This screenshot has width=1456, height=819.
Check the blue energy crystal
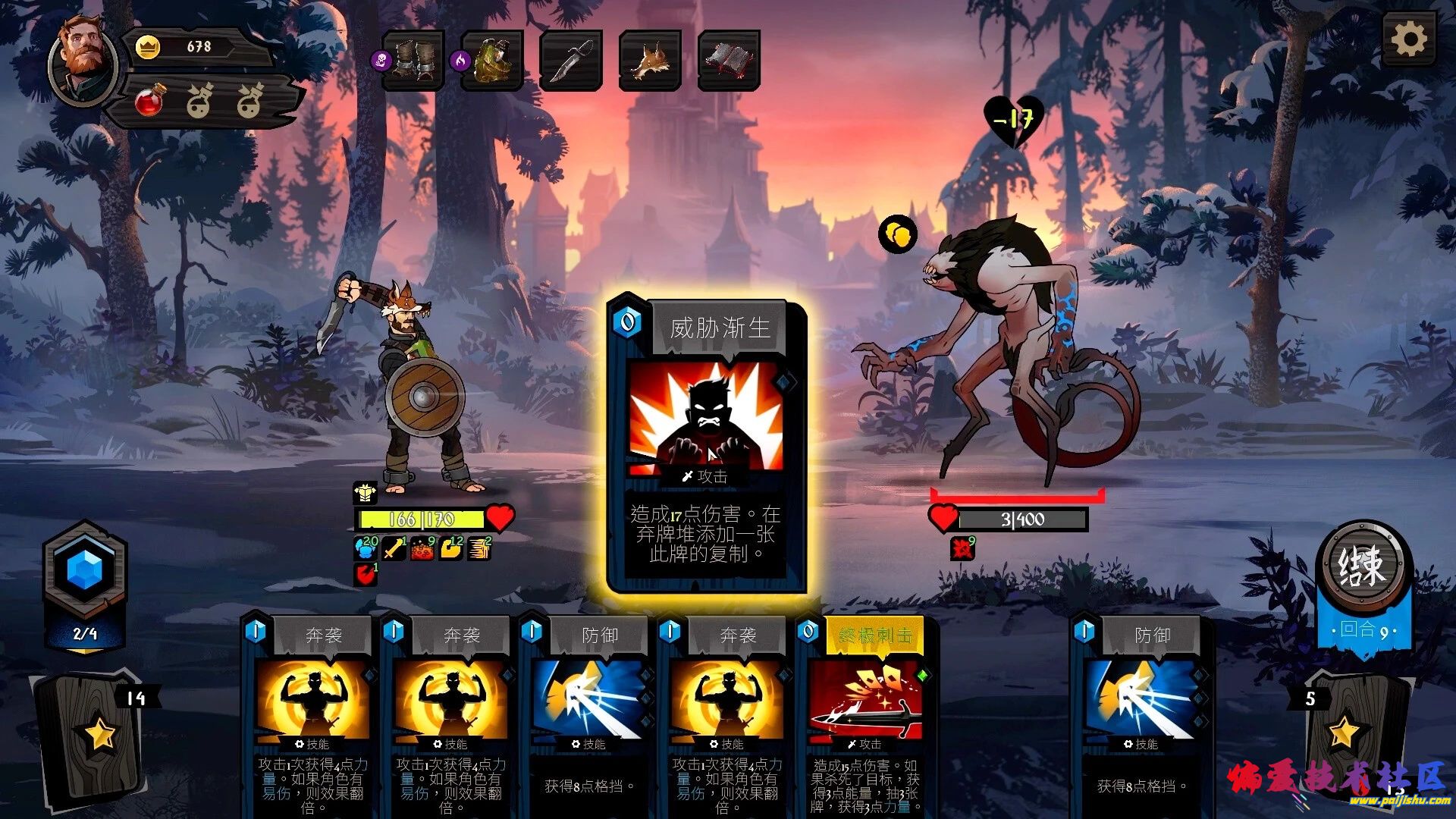(x=85, y=570)
